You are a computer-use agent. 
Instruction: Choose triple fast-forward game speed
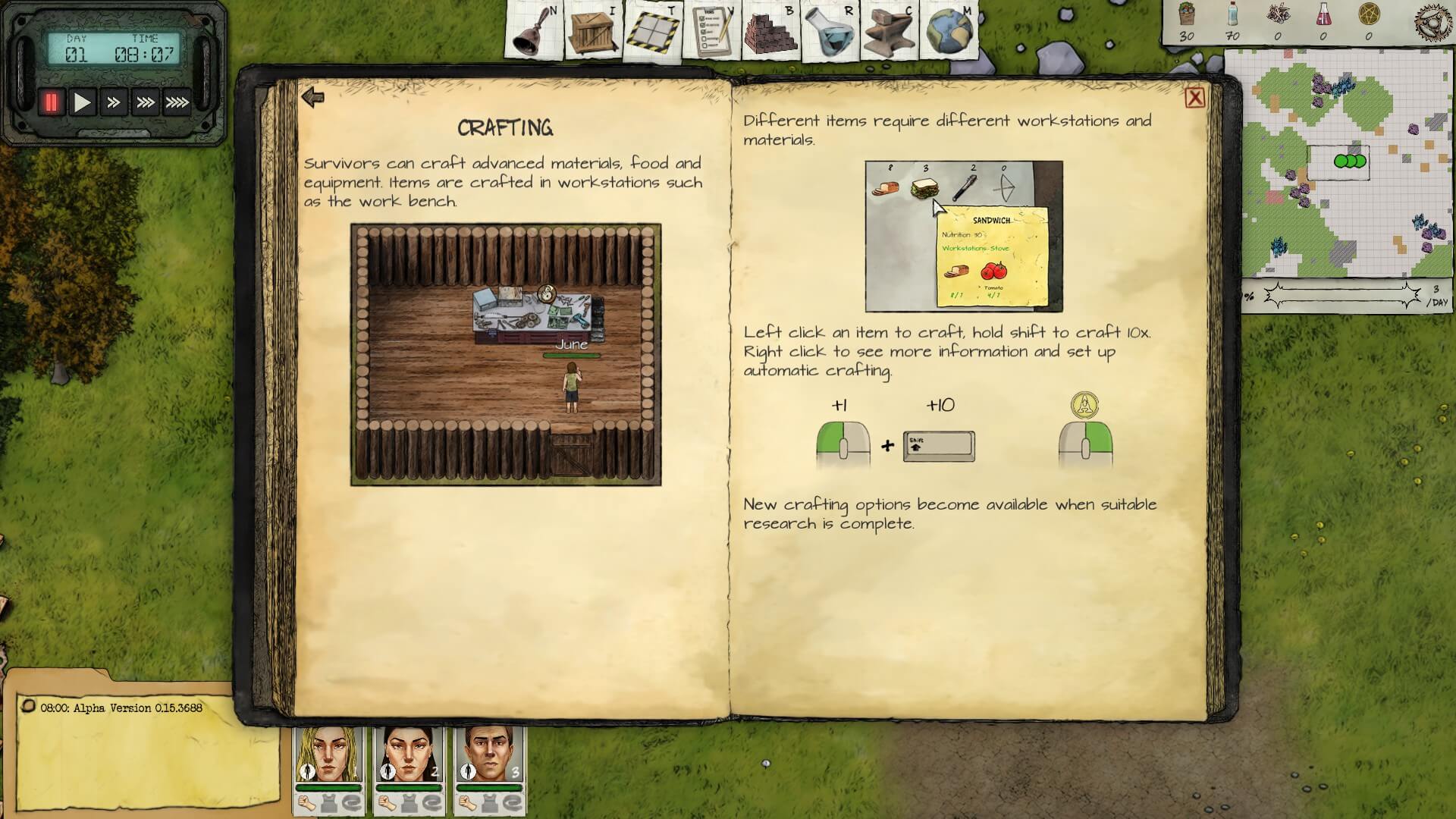pyautogui.click(x=145, y=102)
